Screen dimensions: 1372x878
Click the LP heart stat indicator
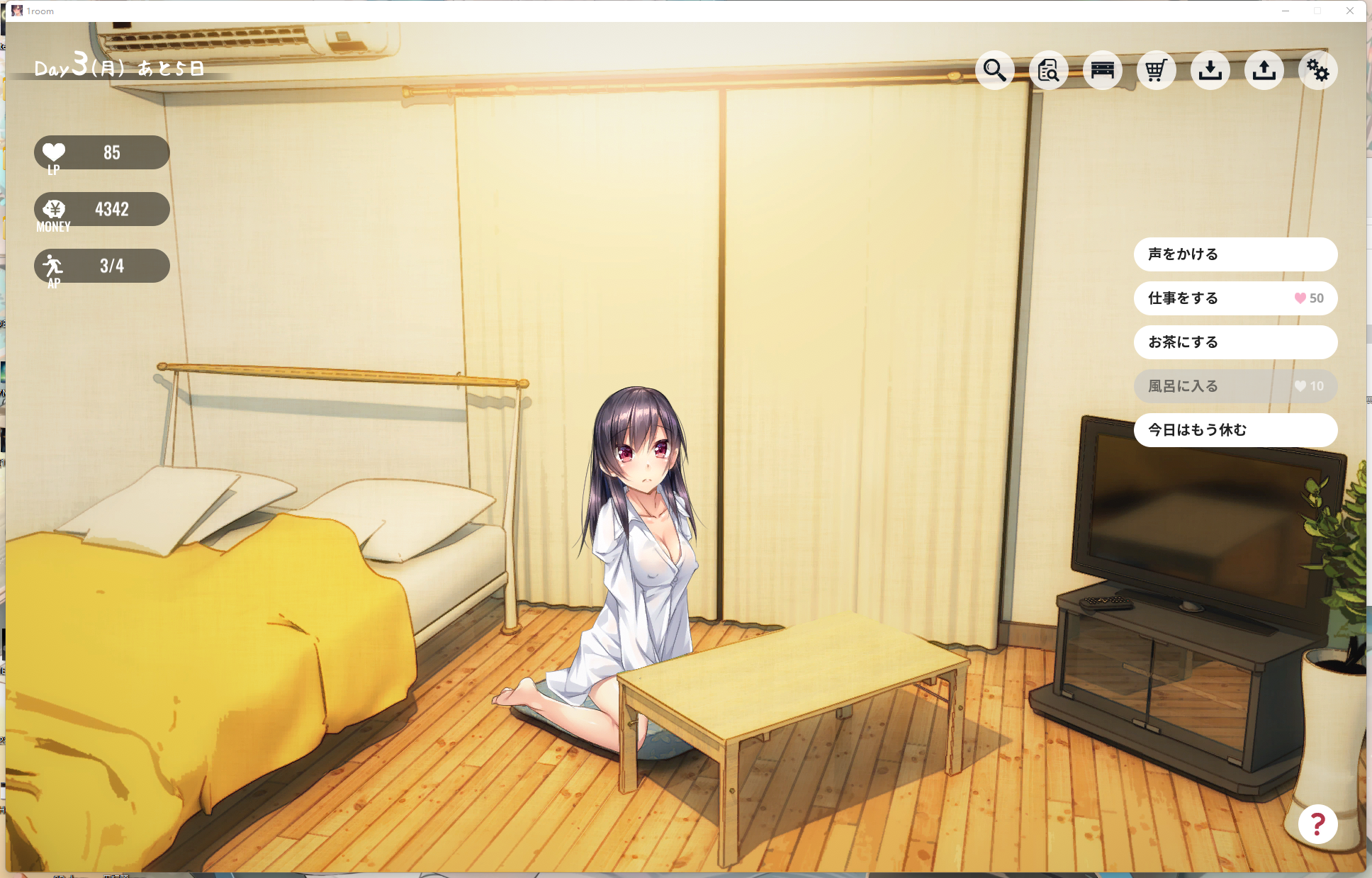(101, 152)
